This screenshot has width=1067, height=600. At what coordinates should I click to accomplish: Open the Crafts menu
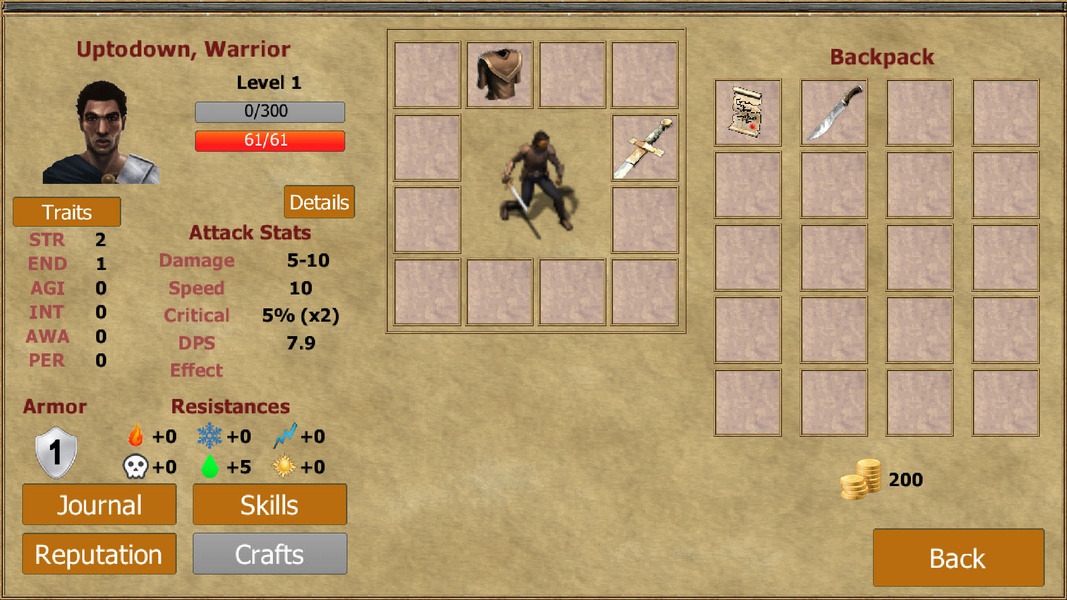point(269,554)
